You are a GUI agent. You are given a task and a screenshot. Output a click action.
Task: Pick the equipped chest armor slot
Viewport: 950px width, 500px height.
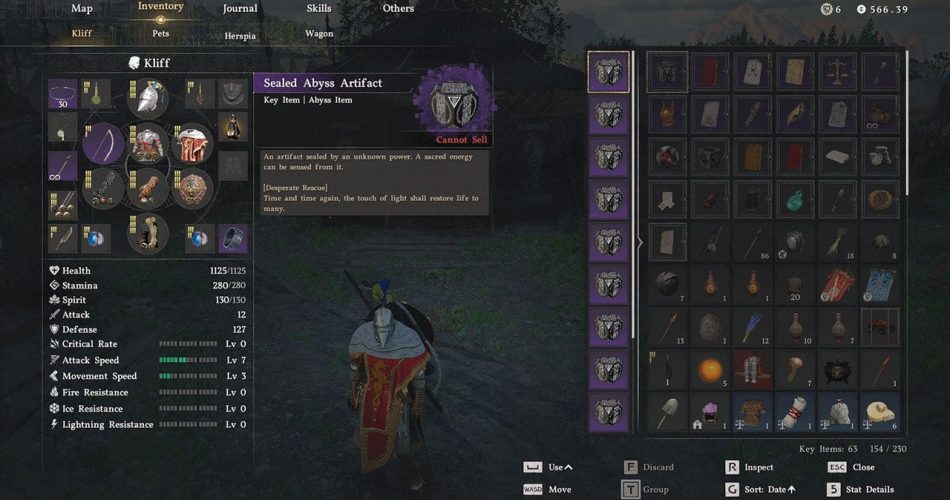[x=148, y=144]
